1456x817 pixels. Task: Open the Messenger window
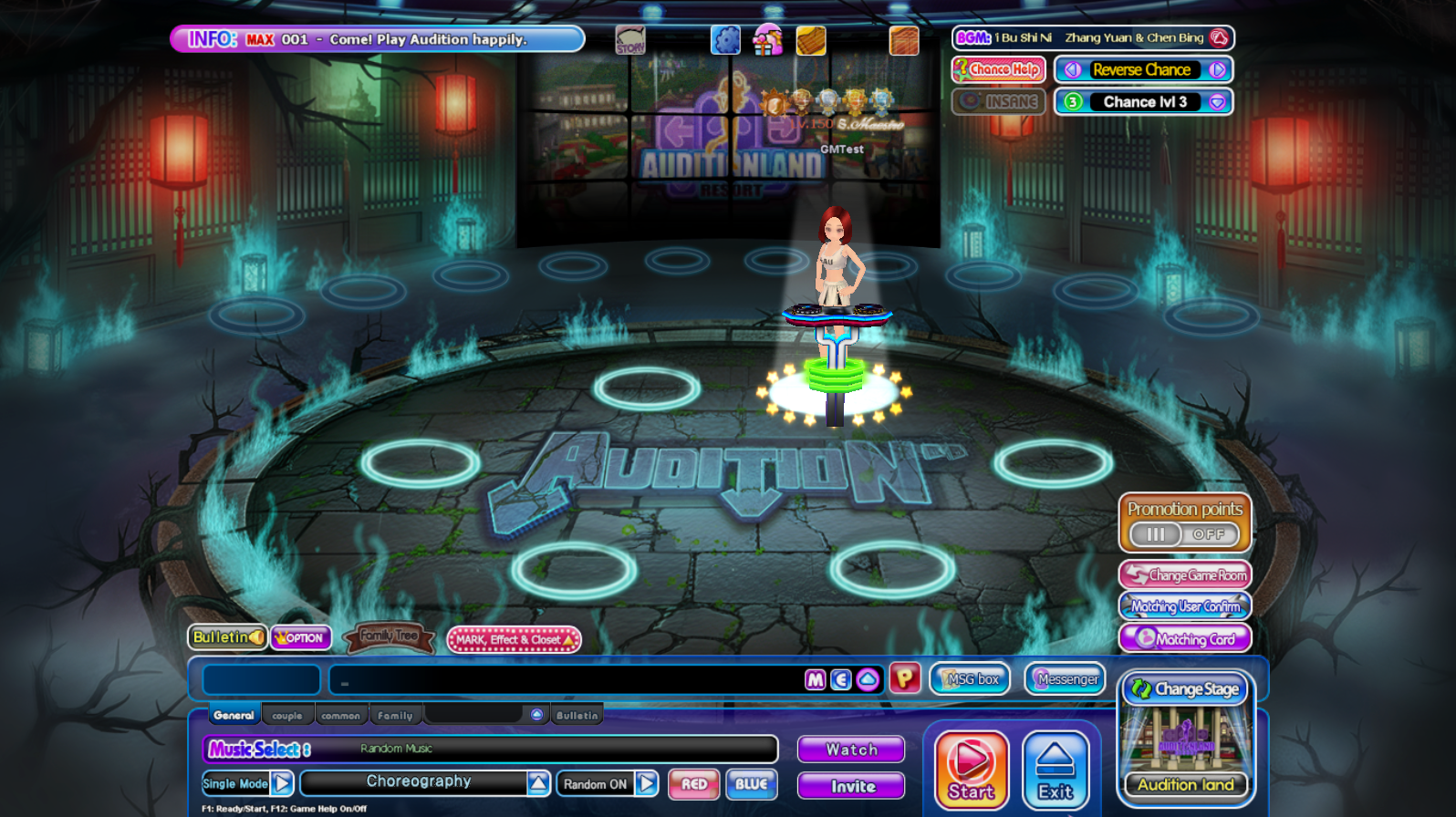click(1066, 679)
